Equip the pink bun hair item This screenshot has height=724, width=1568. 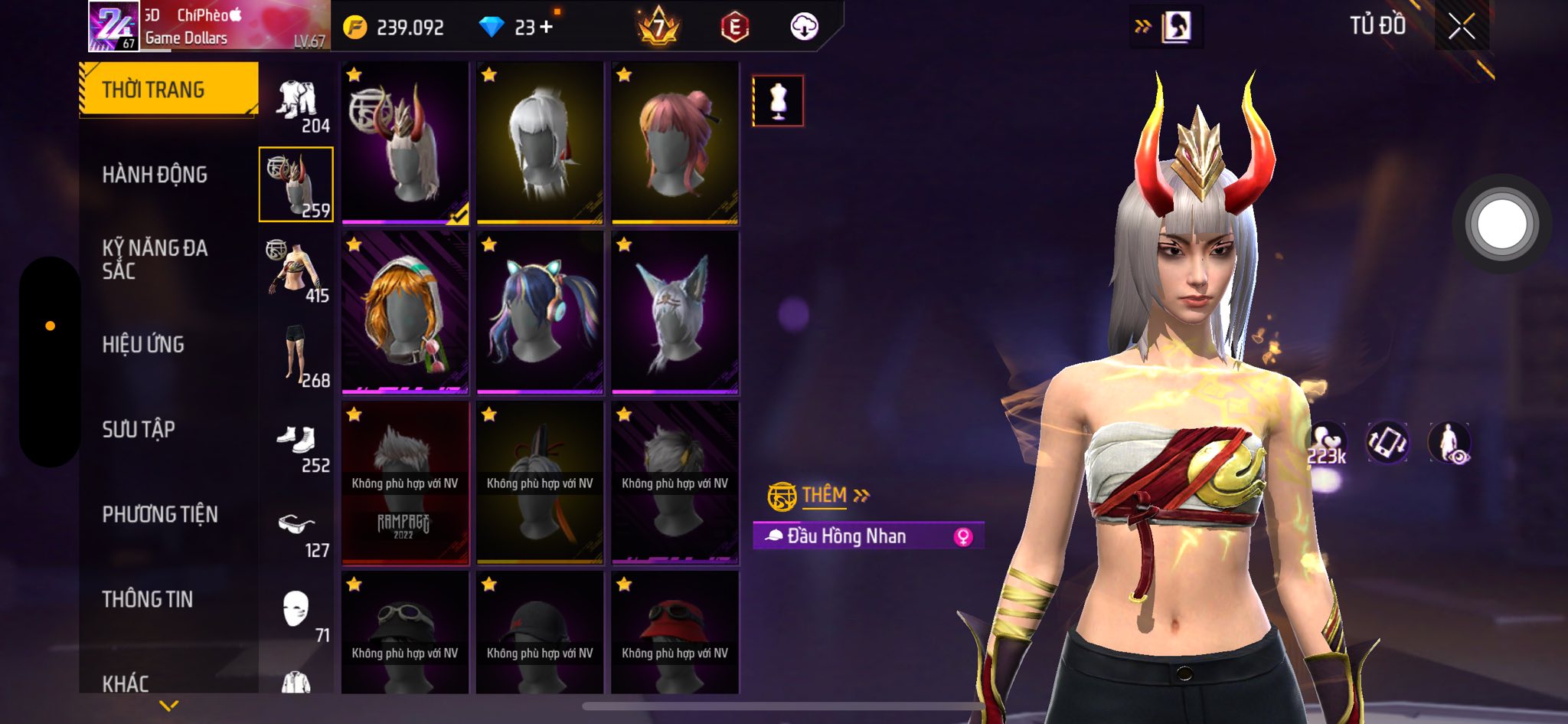tap(675, 143)
